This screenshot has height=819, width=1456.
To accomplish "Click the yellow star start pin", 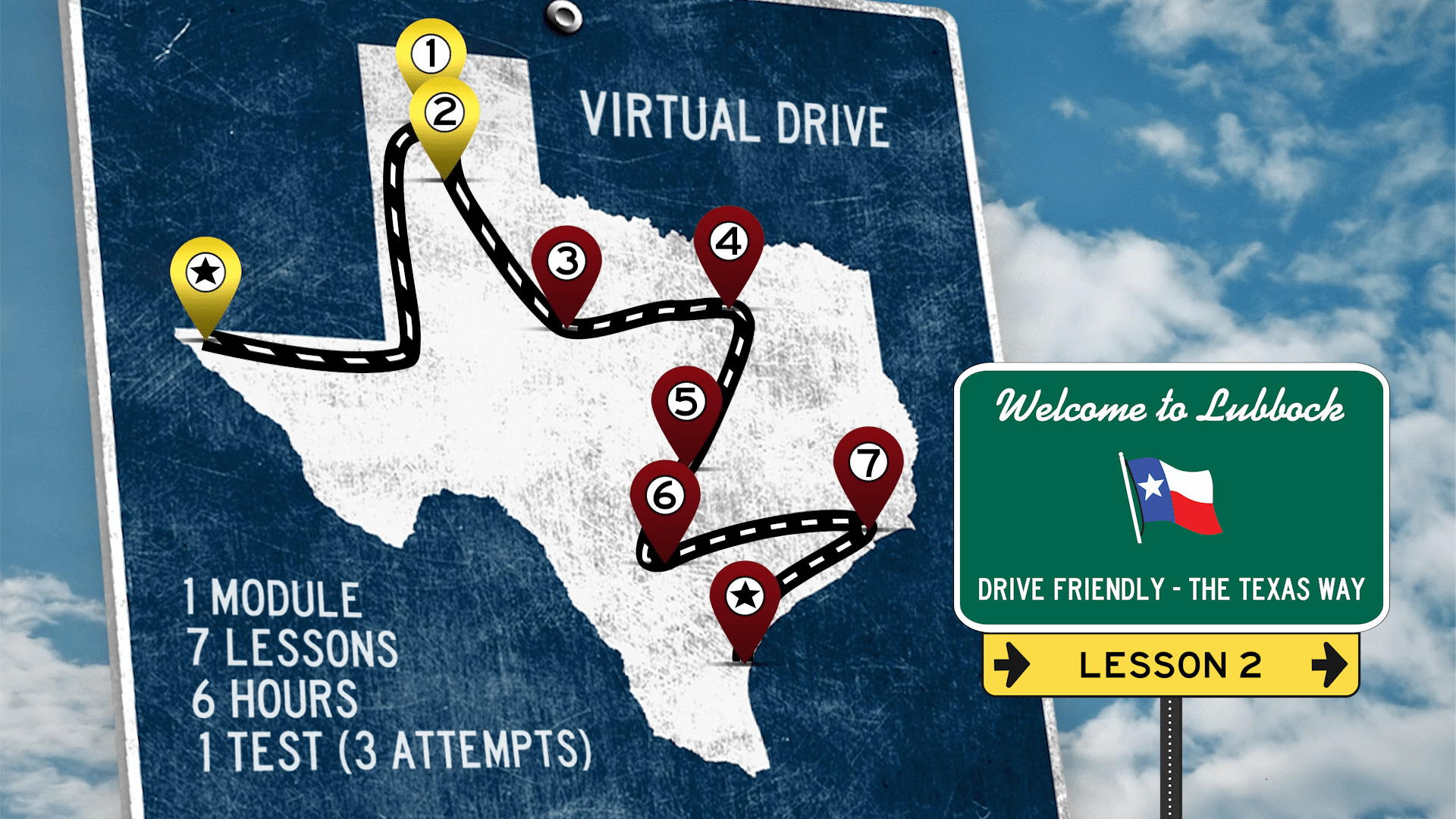I will click(206, 273).
